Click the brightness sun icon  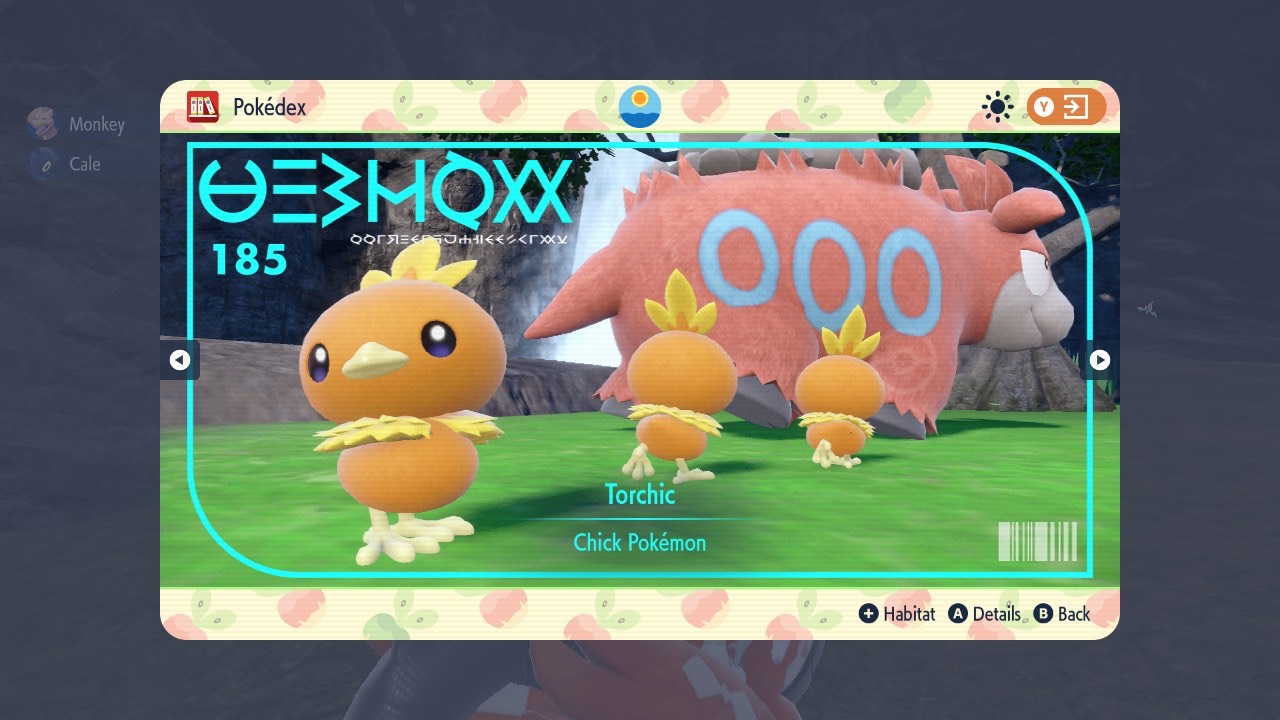click(996, 105)
